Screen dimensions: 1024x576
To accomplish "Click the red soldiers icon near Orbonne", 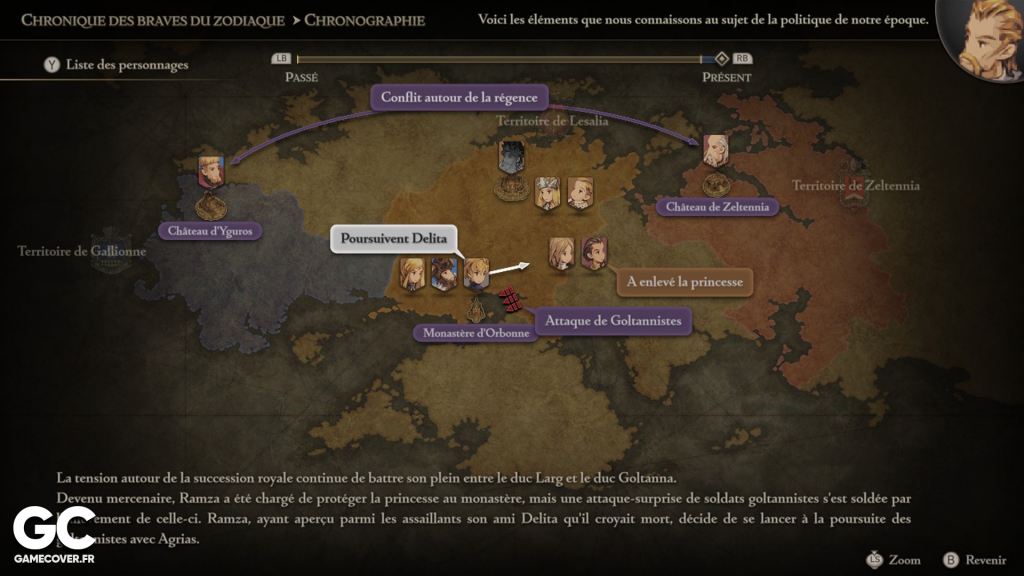I will tap(510, 299).
